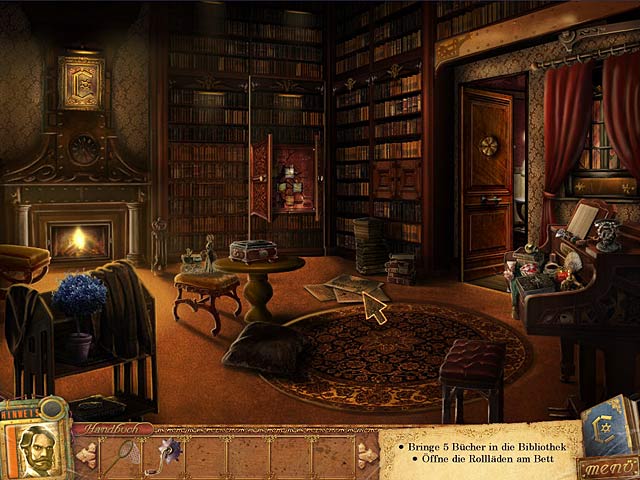Screen dimensions: 640x480
Task: Click the detective portrait card
Action: [x=34, y=443]
